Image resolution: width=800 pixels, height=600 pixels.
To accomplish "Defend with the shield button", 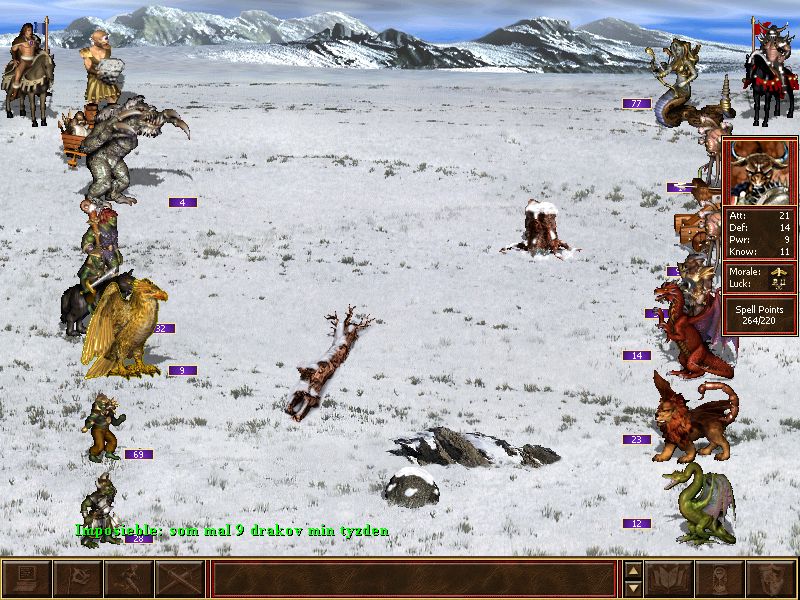I will tap(772, 579).
